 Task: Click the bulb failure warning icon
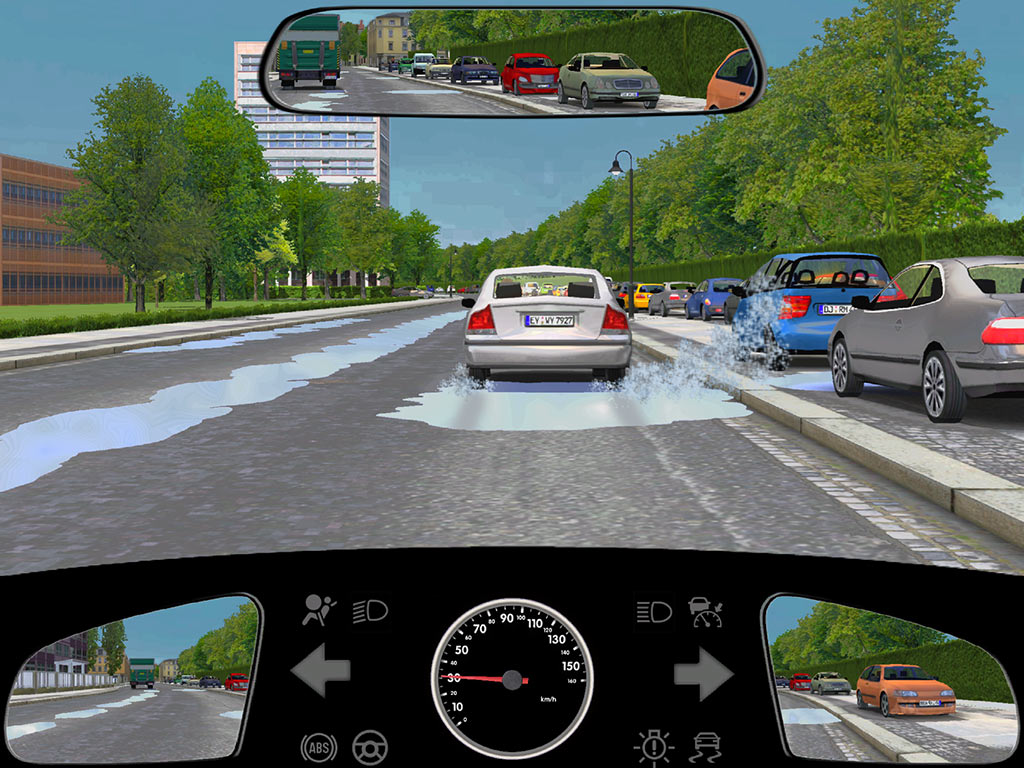[x=654, y=747]
